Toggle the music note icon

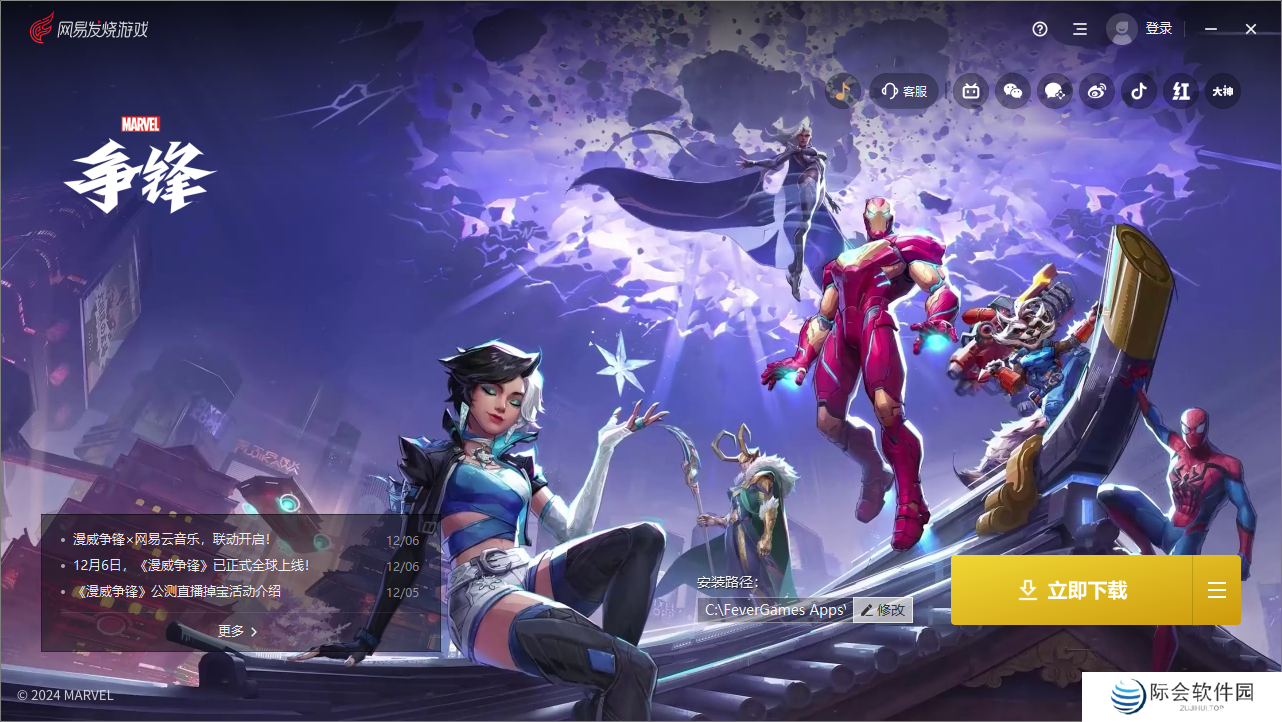pos(843,91)
